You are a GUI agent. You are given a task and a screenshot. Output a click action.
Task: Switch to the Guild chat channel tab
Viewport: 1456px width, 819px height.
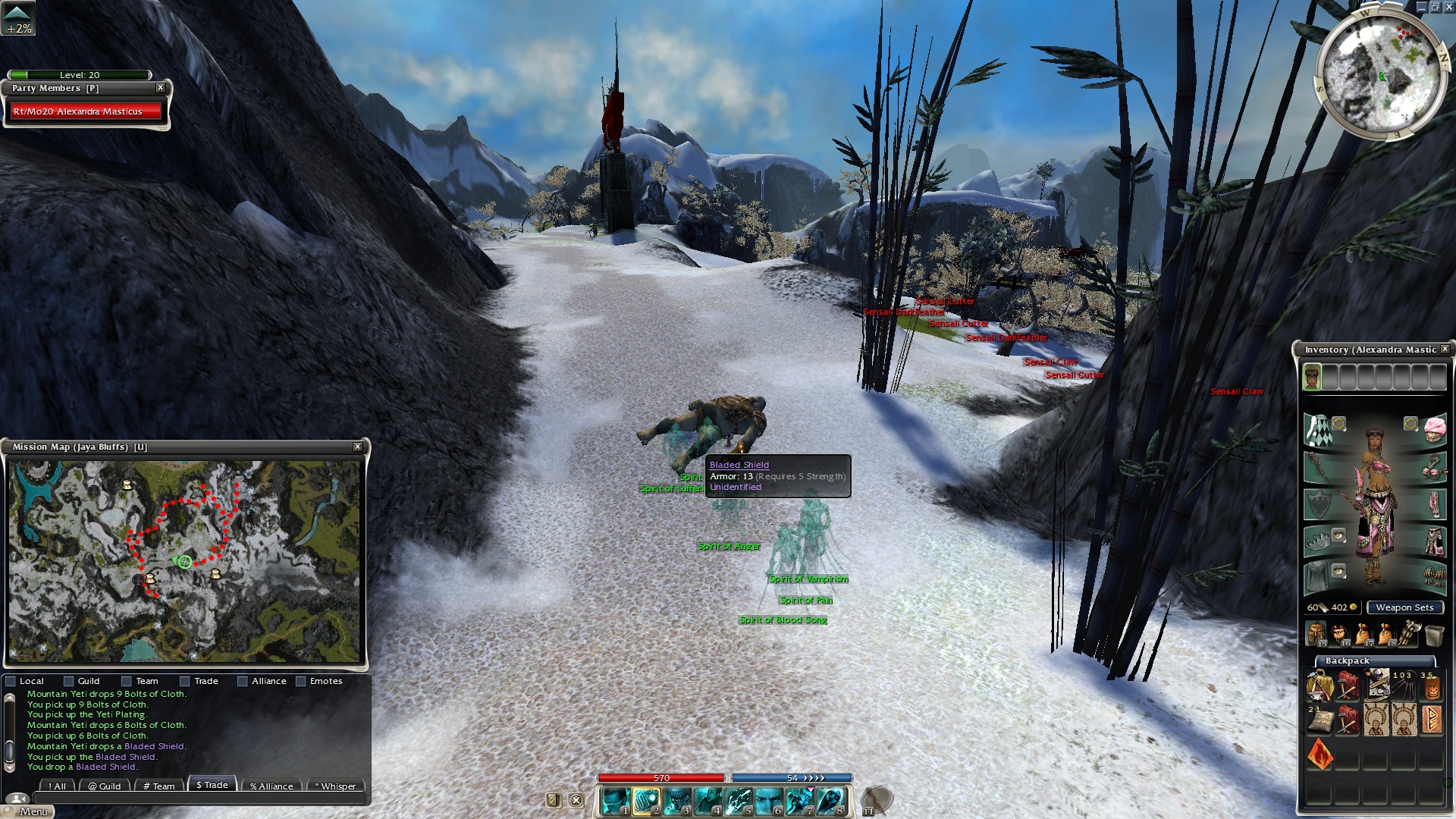click(104, 786)
